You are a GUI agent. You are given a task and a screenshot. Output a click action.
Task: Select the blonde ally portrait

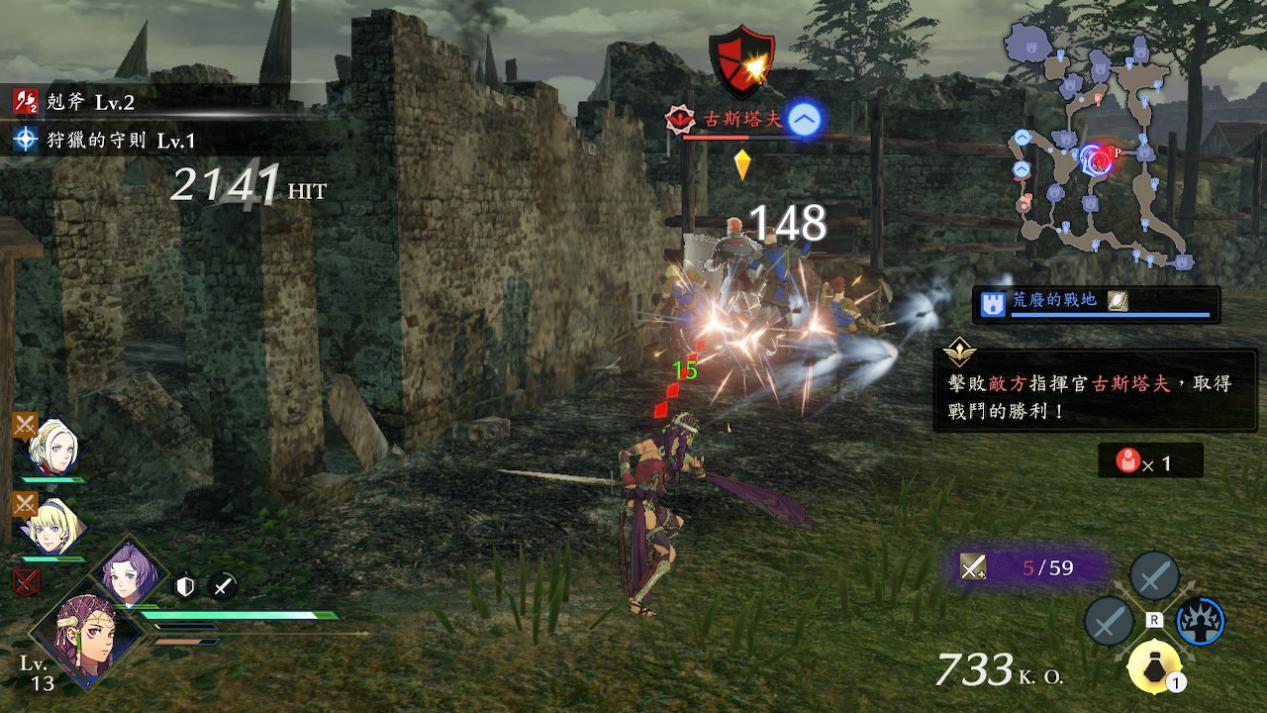(x=51, y=526)
